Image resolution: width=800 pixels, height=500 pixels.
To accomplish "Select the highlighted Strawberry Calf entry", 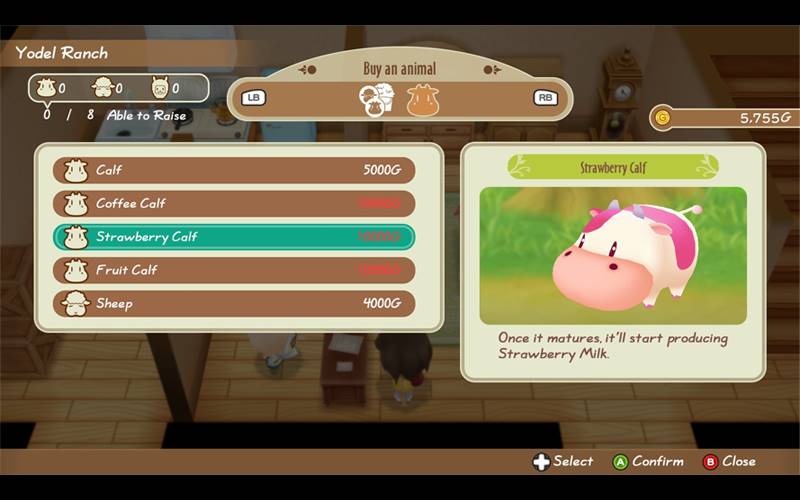I will coord(234,237).
